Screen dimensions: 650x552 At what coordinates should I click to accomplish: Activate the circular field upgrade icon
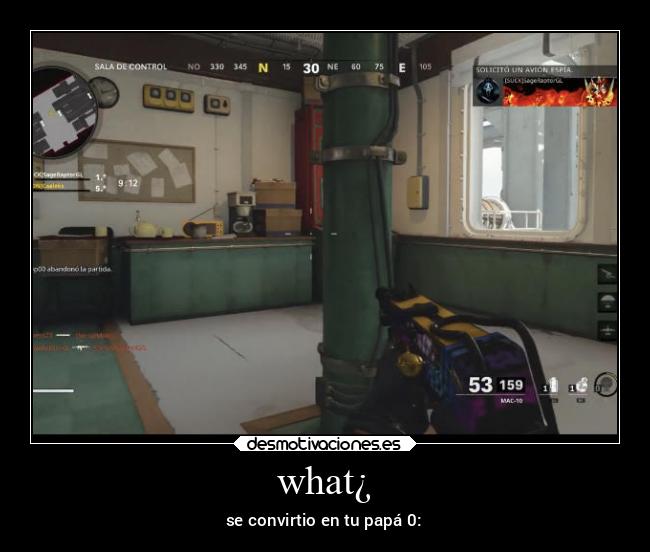tap(605, 385)
